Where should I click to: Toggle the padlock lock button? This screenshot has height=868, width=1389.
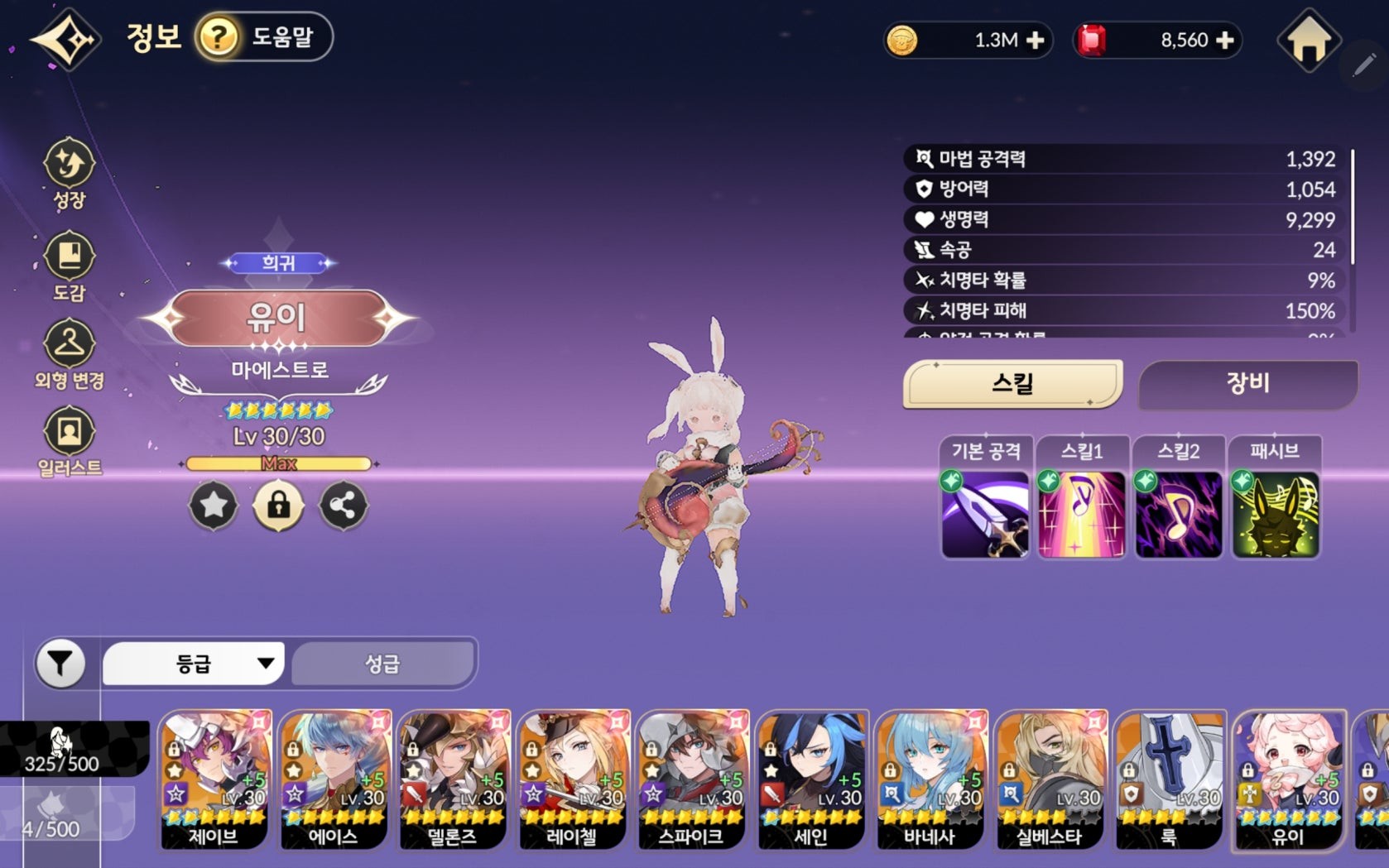click(278, 505)
